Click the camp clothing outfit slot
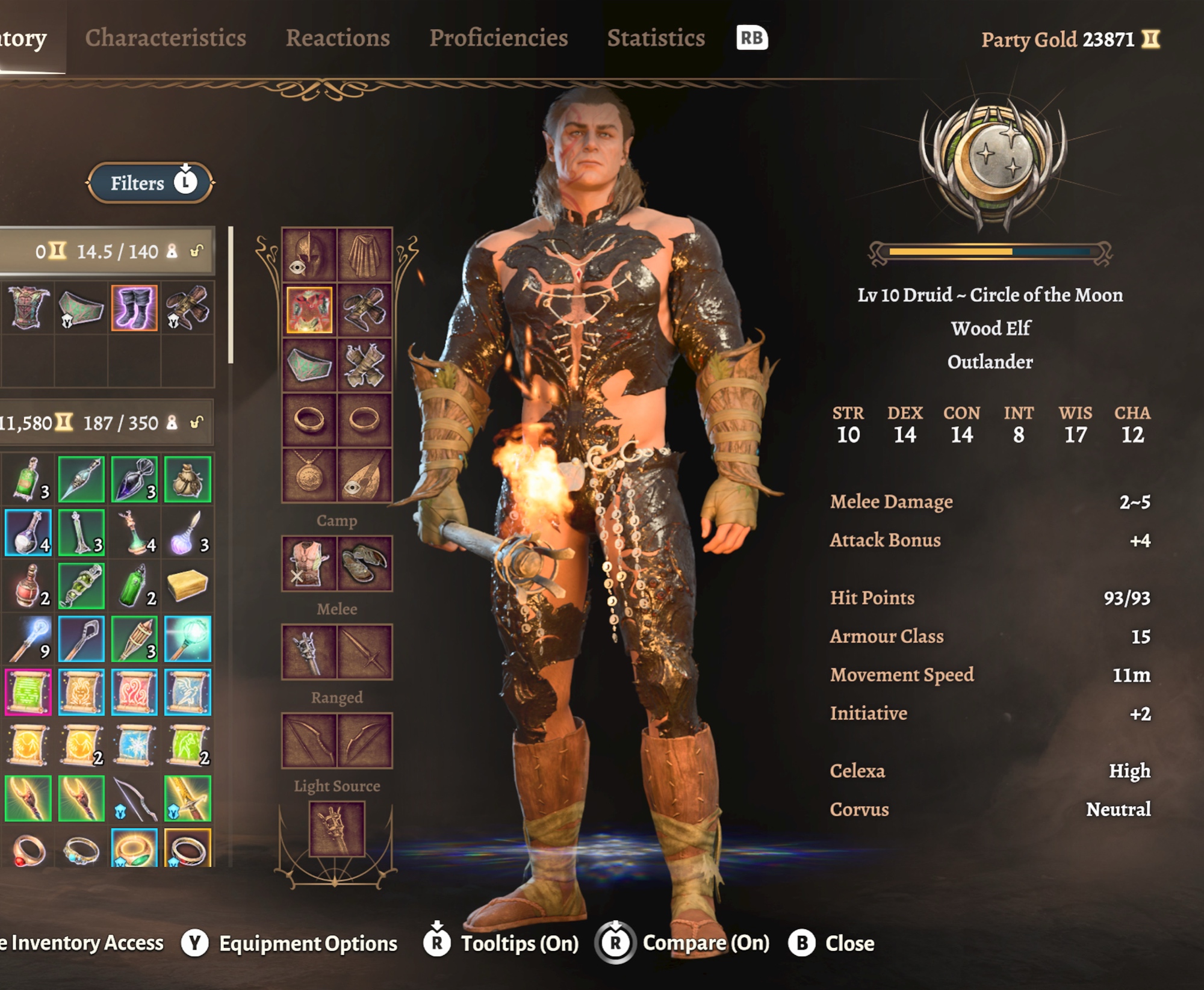Image resolution: width=1204 pixels, height=990 pixels. (309, 563)
